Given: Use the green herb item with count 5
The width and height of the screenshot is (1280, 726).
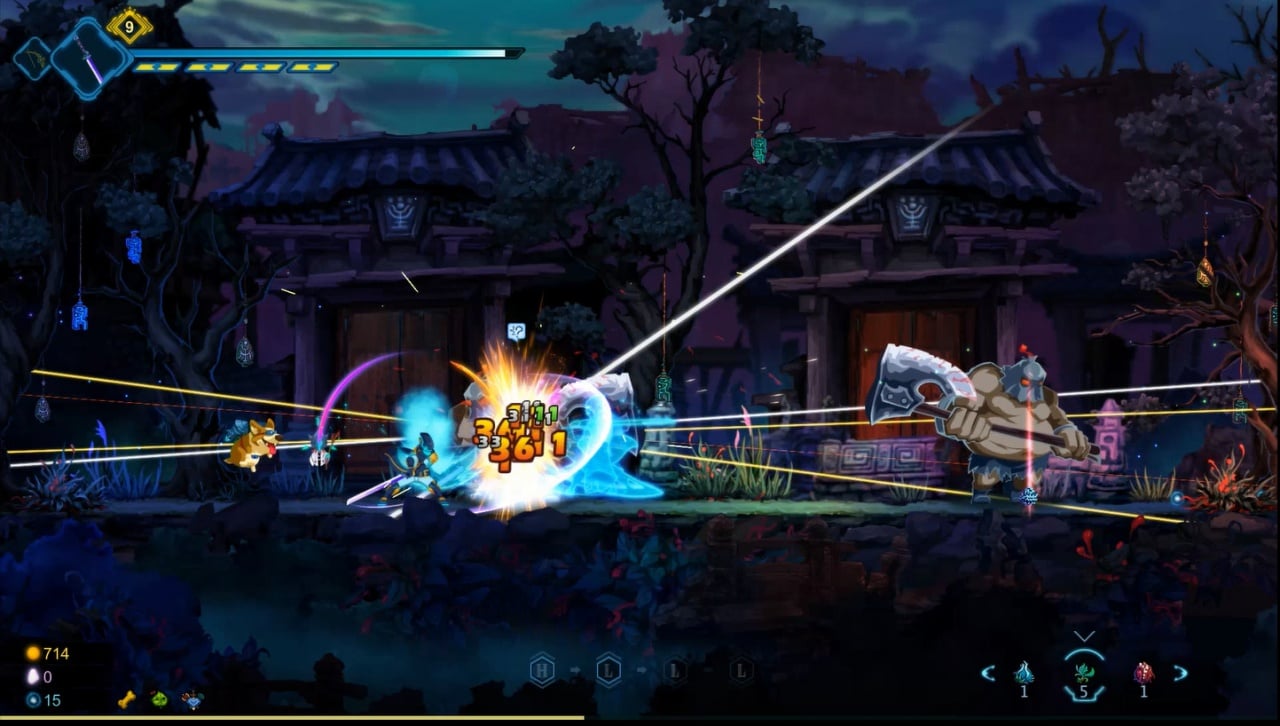Looking at the screenshot, I should tap(1084, 672).
